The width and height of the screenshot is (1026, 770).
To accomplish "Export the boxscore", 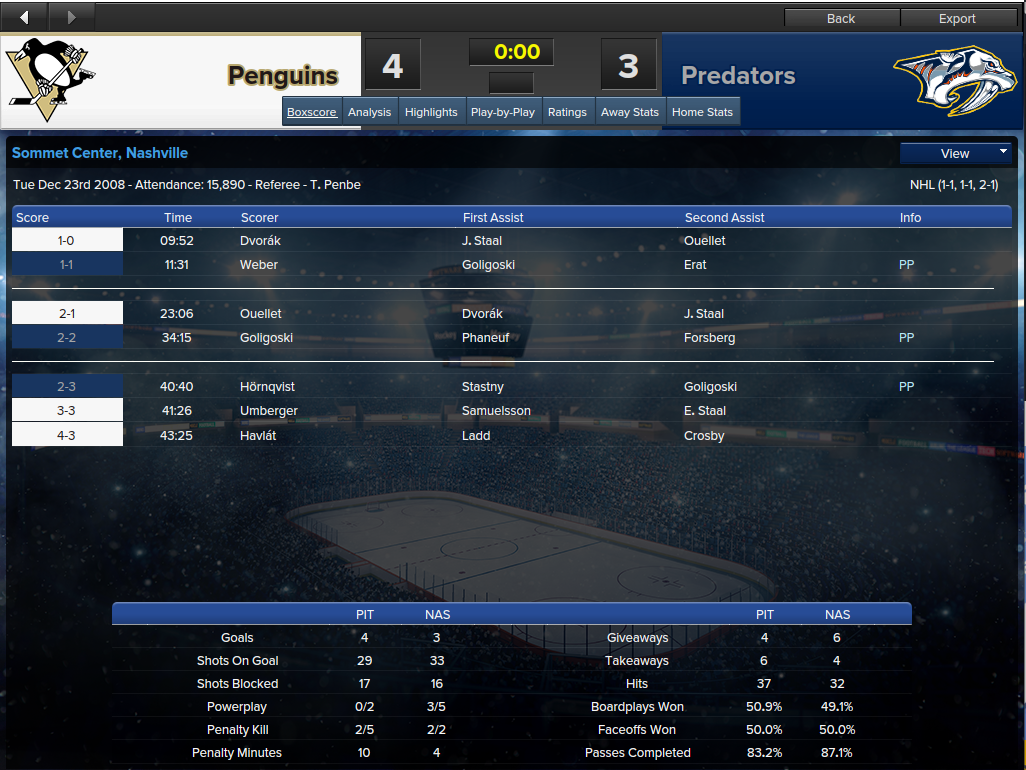I will pos(957,18).
